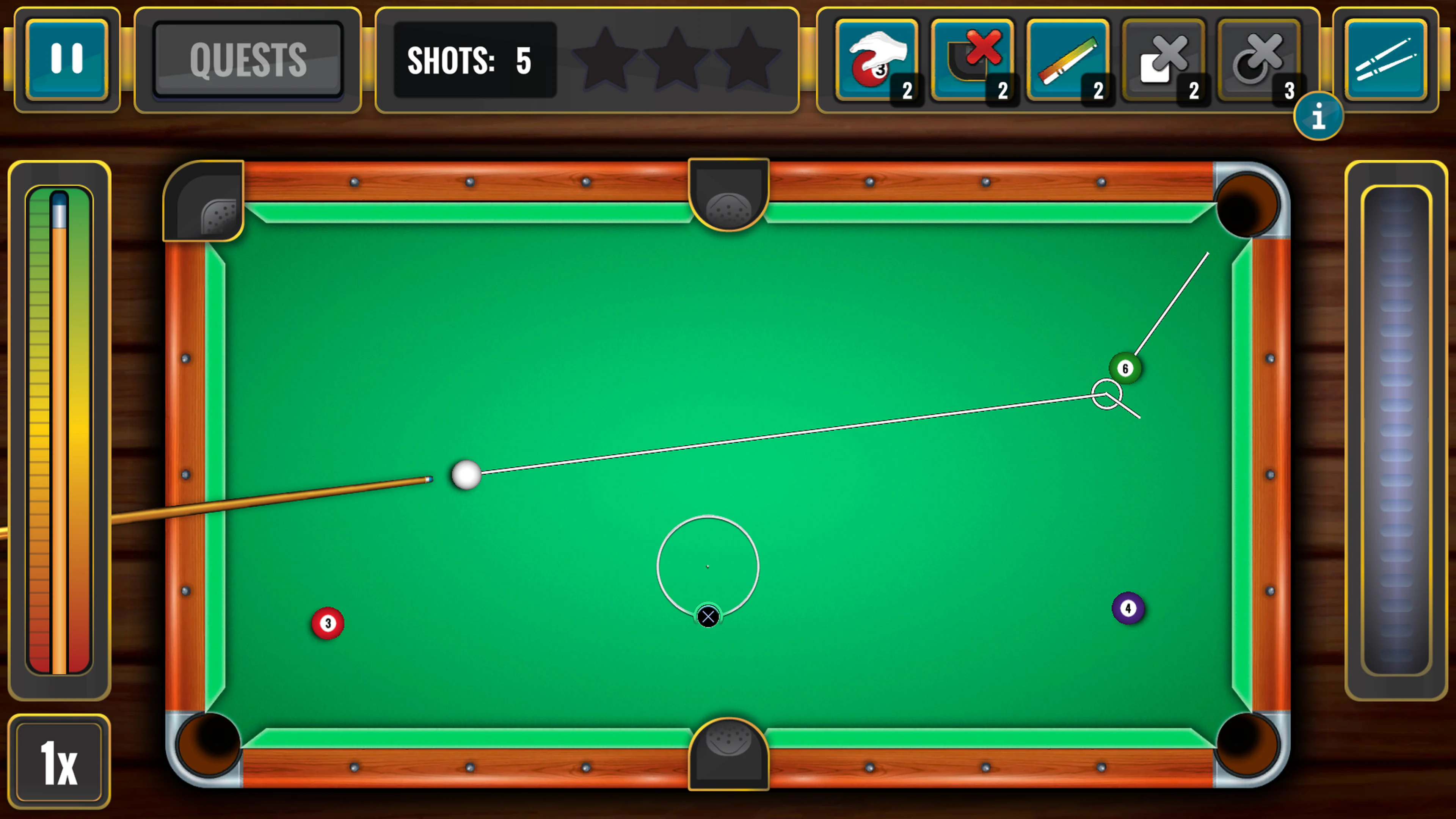Click the X marker below the spin circle
1456x819 pixels.
pos(708,616)
